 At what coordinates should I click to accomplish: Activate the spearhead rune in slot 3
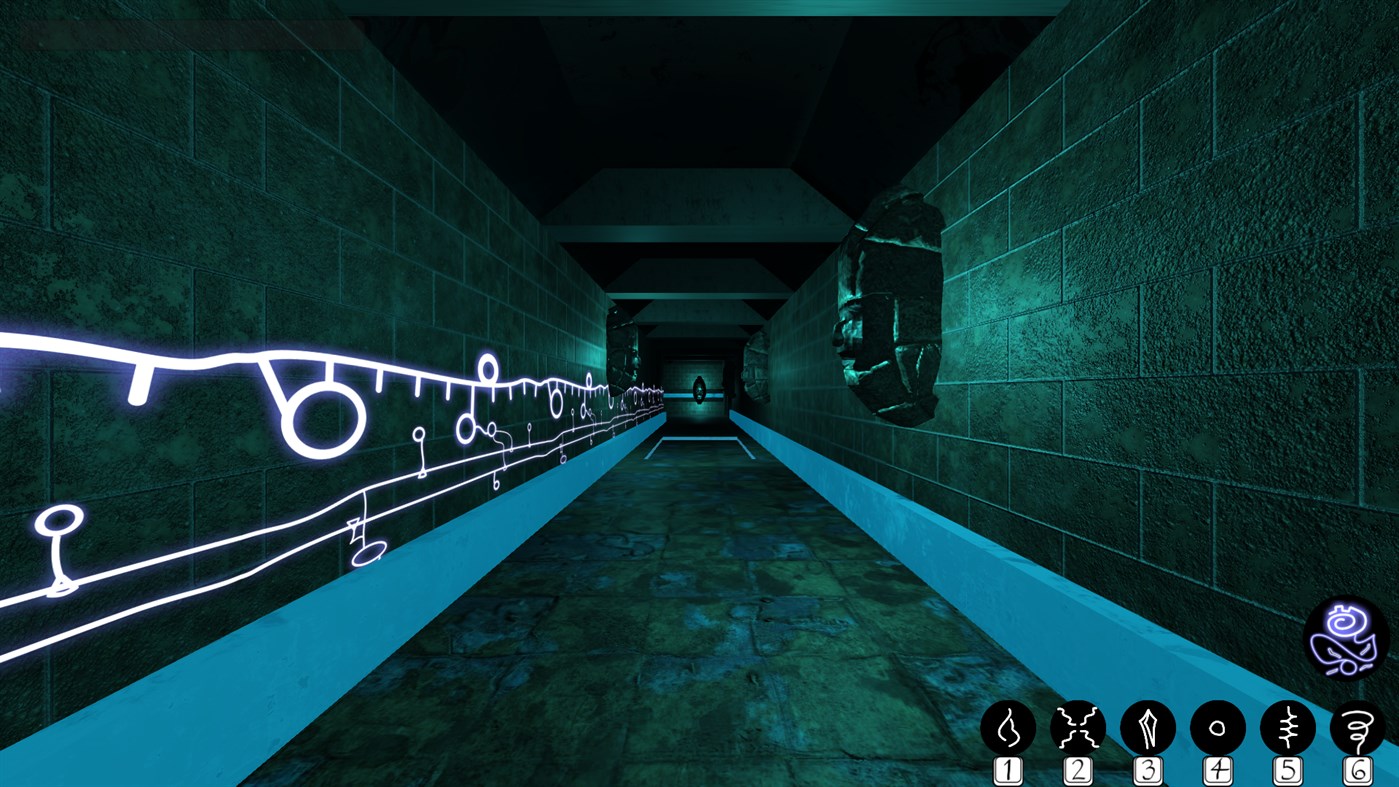click(1148, 729)
